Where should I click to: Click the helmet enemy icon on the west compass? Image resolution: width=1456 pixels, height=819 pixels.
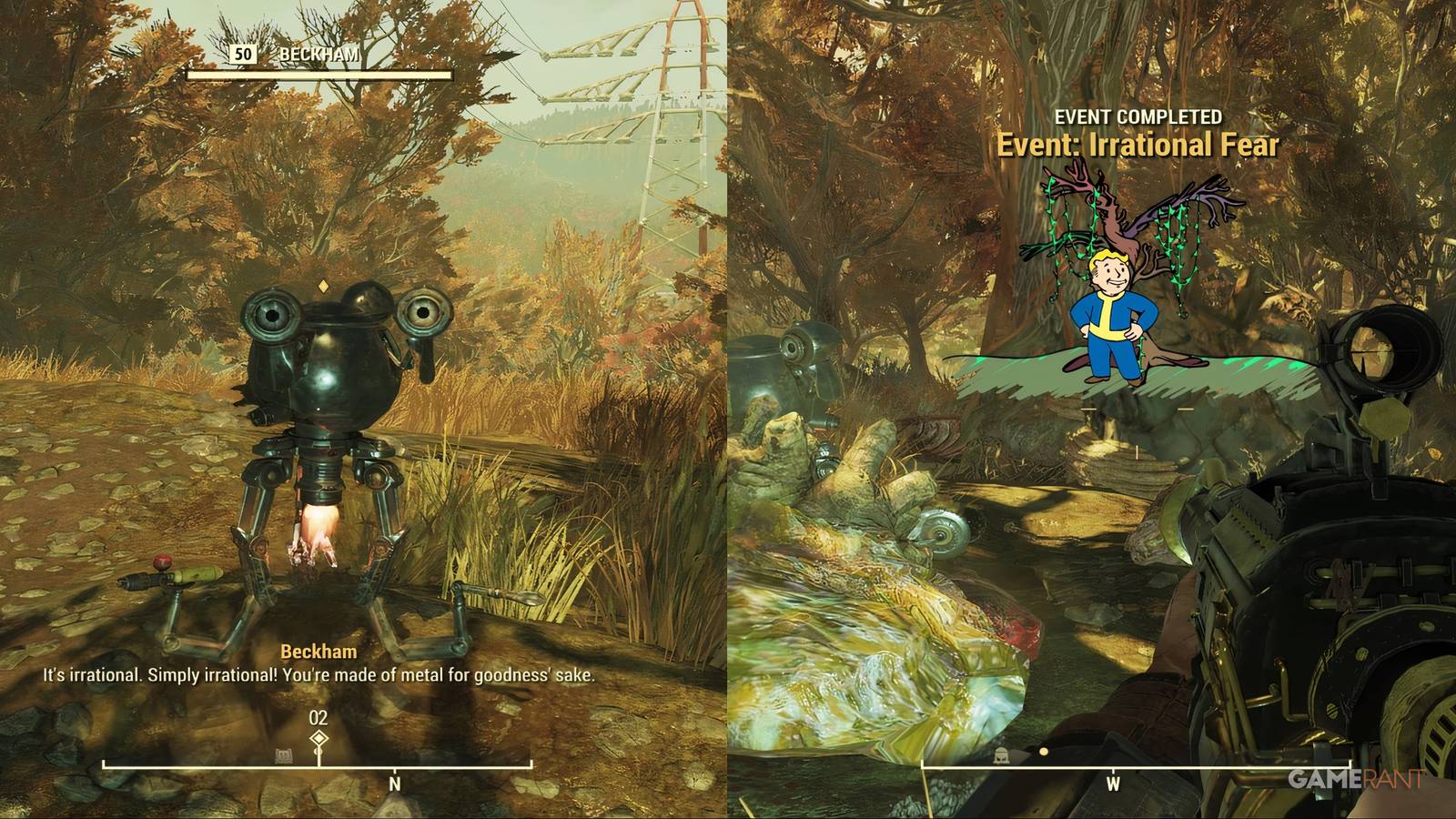point(1000,756)
